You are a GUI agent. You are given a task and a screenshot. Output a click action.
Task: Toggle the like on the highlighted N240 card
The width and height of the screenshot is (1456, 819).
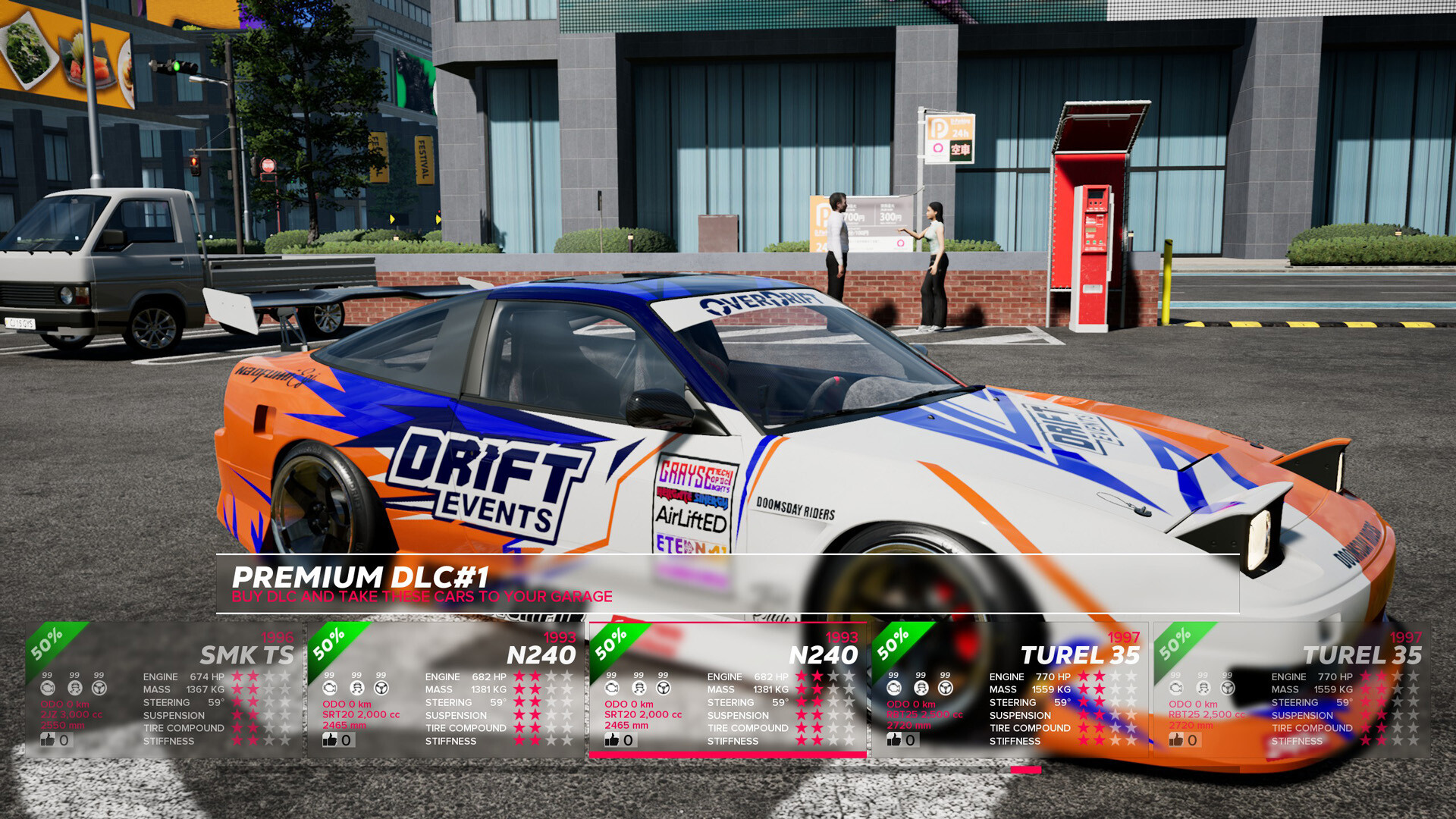611,739
